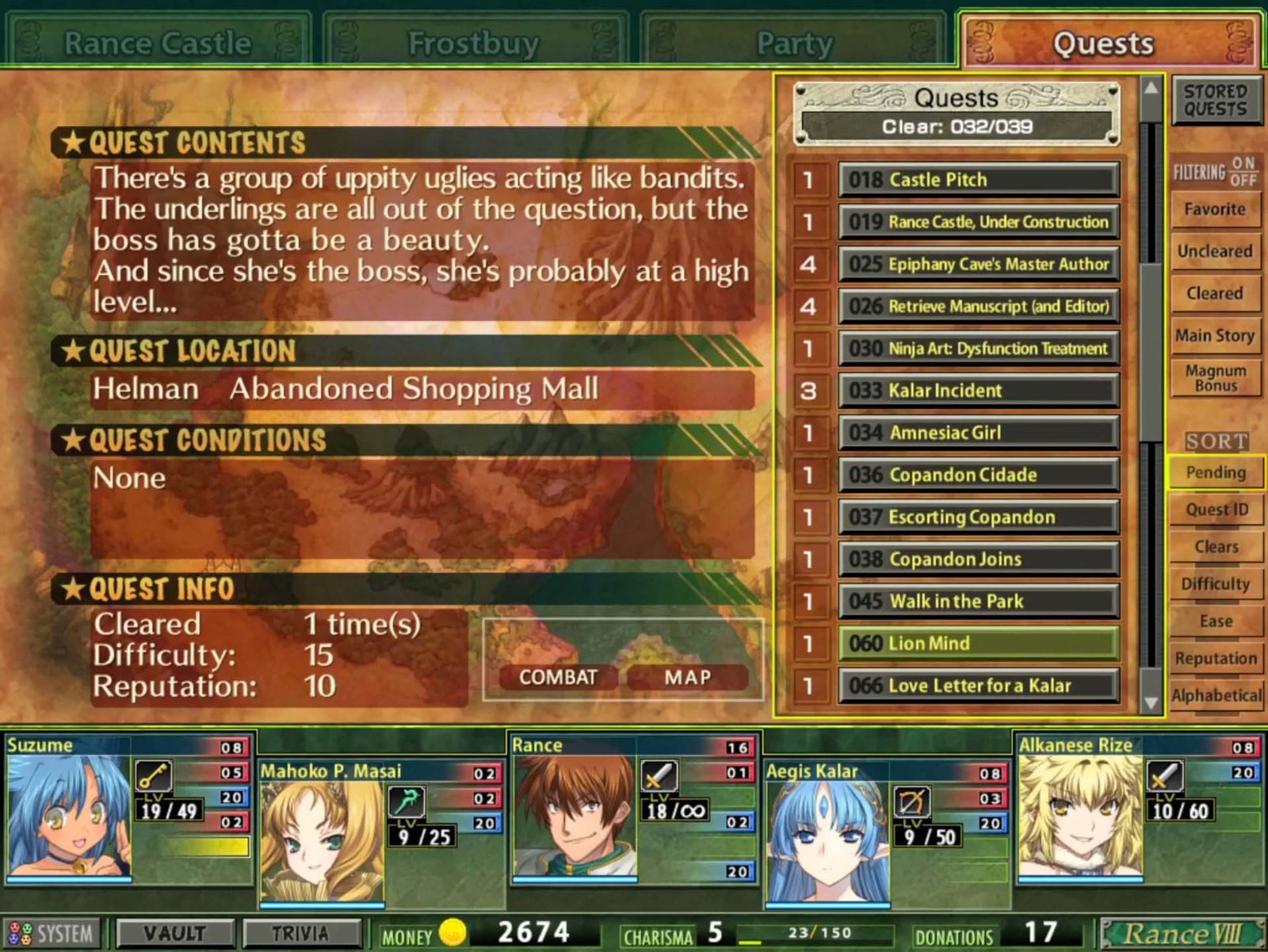Open the Frostbuy tab
The width and height of the screenshot is (1268, 952).
473,43
